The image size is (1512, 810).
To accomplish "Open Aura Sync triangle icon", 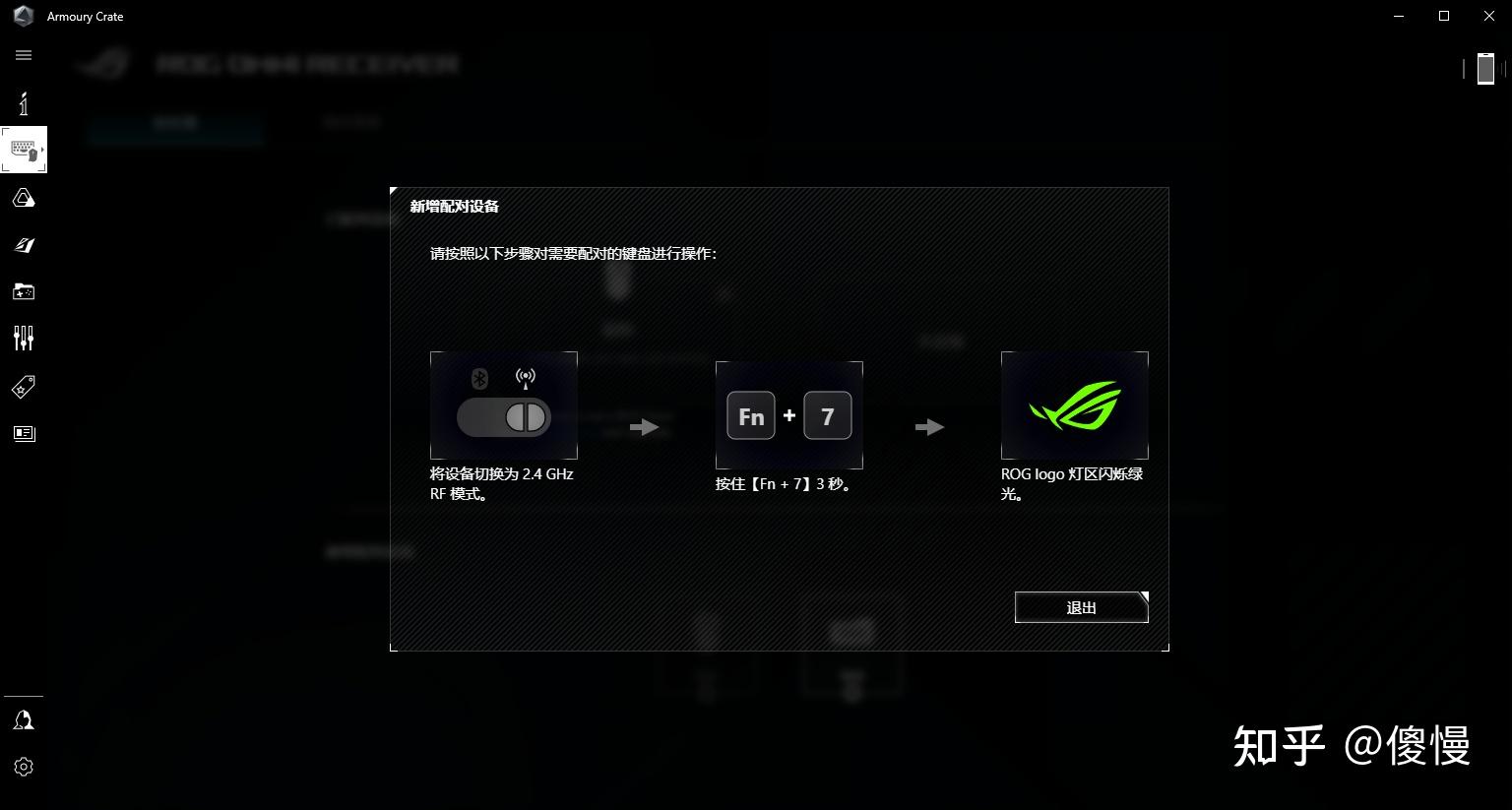I will point(24,199).
